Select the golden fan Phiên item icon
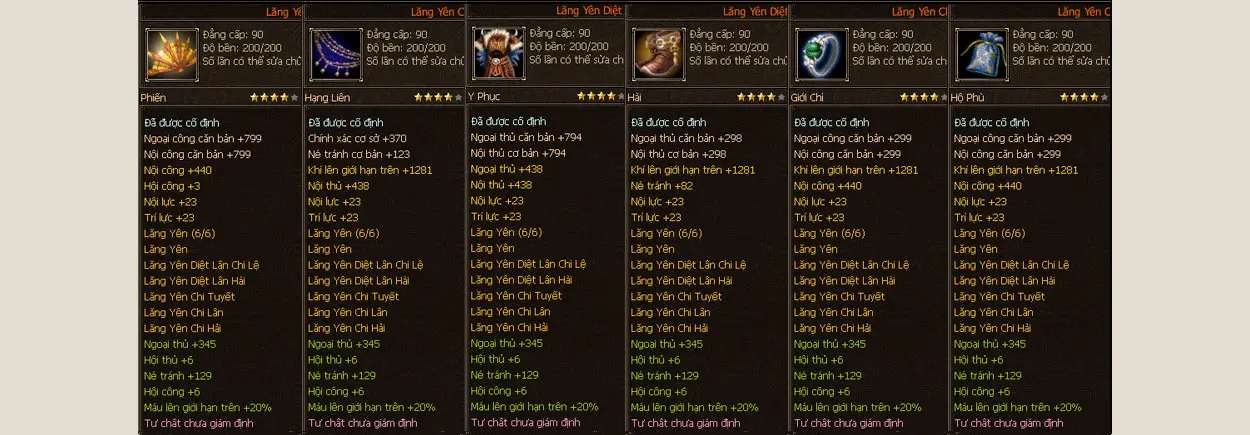 171,54
